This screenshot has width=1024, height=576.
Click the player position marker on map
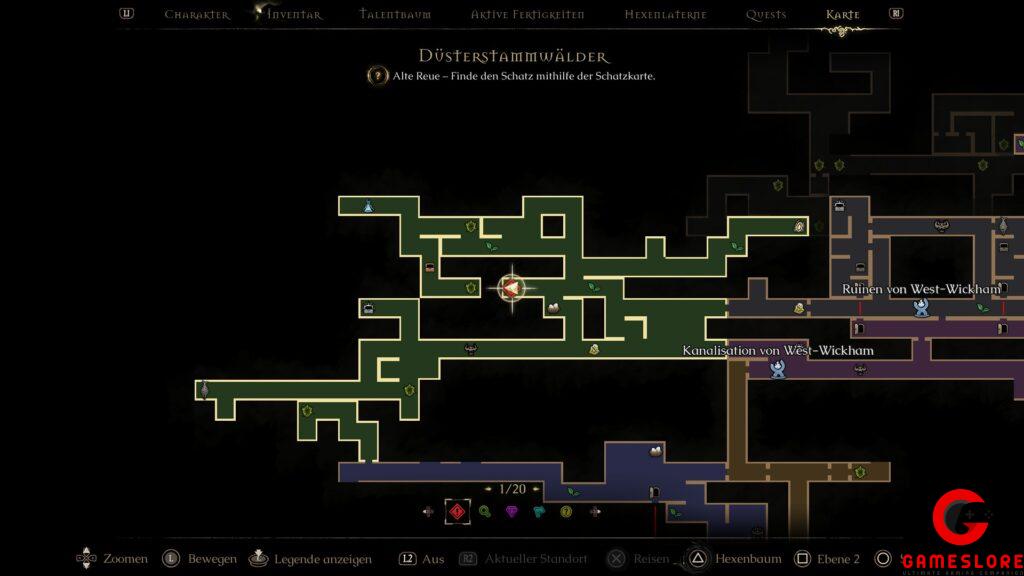[x=511, y=289]
